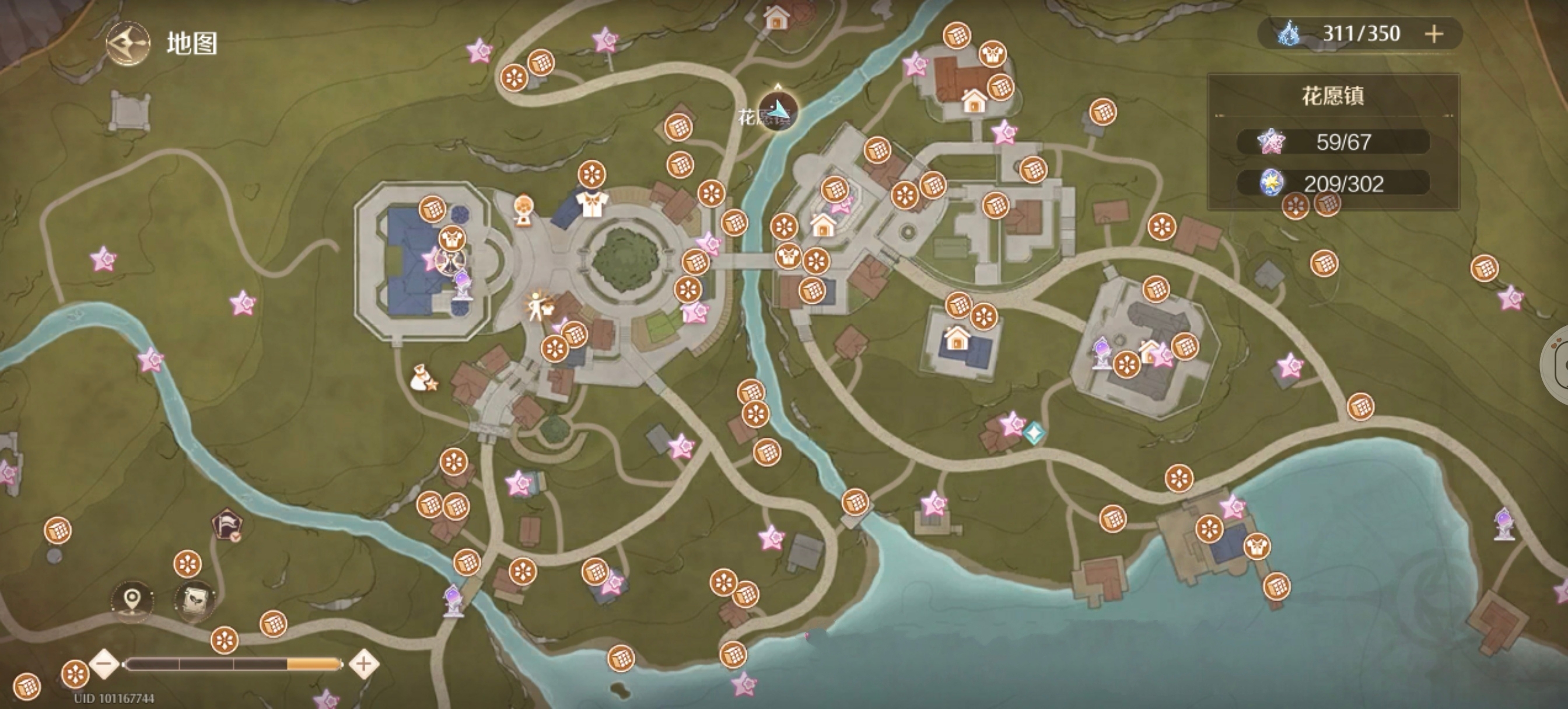Adjust the map zoom slider bar
This screenshot has height=709, width=1568.
tap(233, 664)
